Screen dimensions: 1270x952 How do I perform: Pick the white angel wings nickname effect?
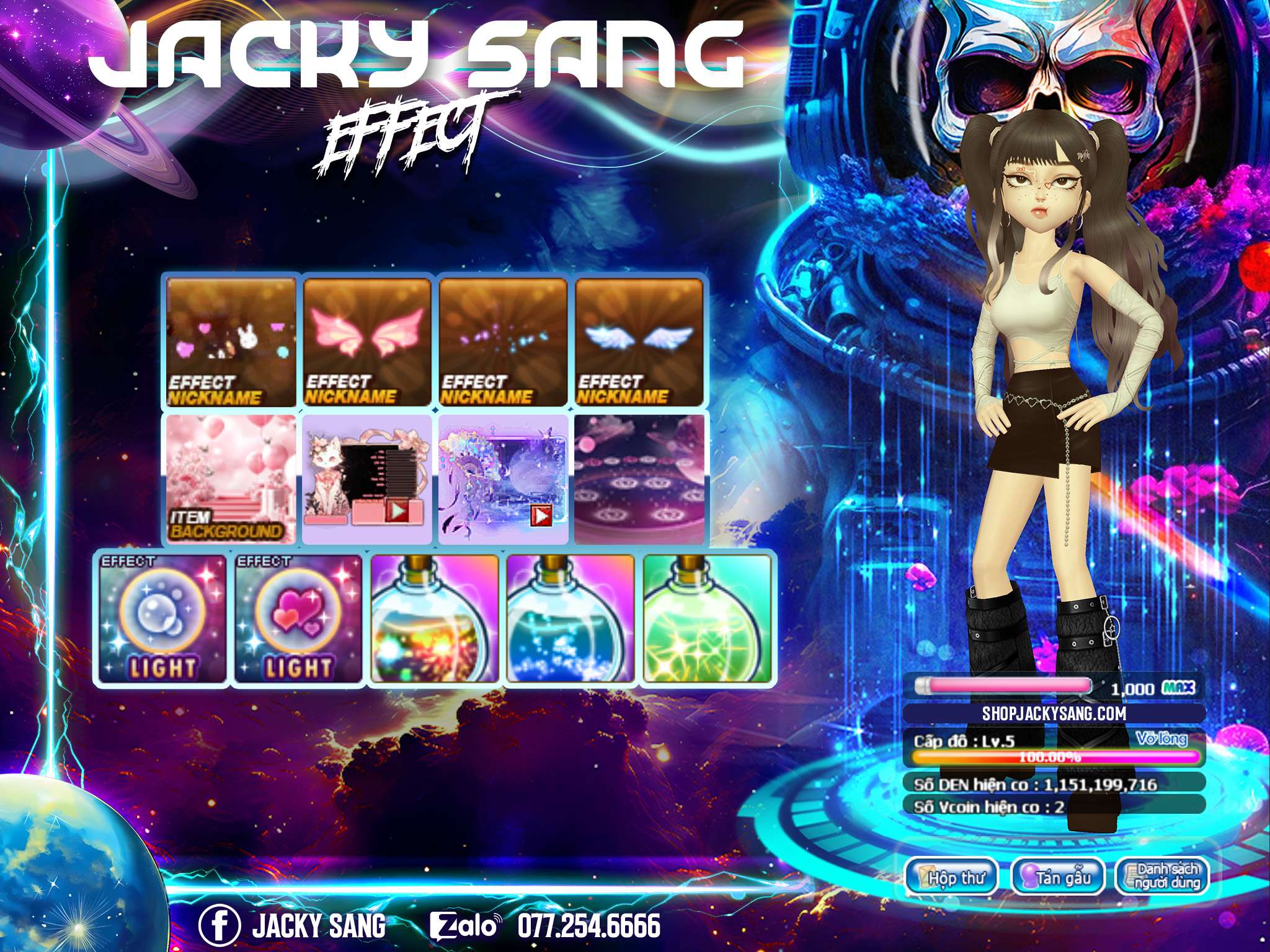coord(639,342)
